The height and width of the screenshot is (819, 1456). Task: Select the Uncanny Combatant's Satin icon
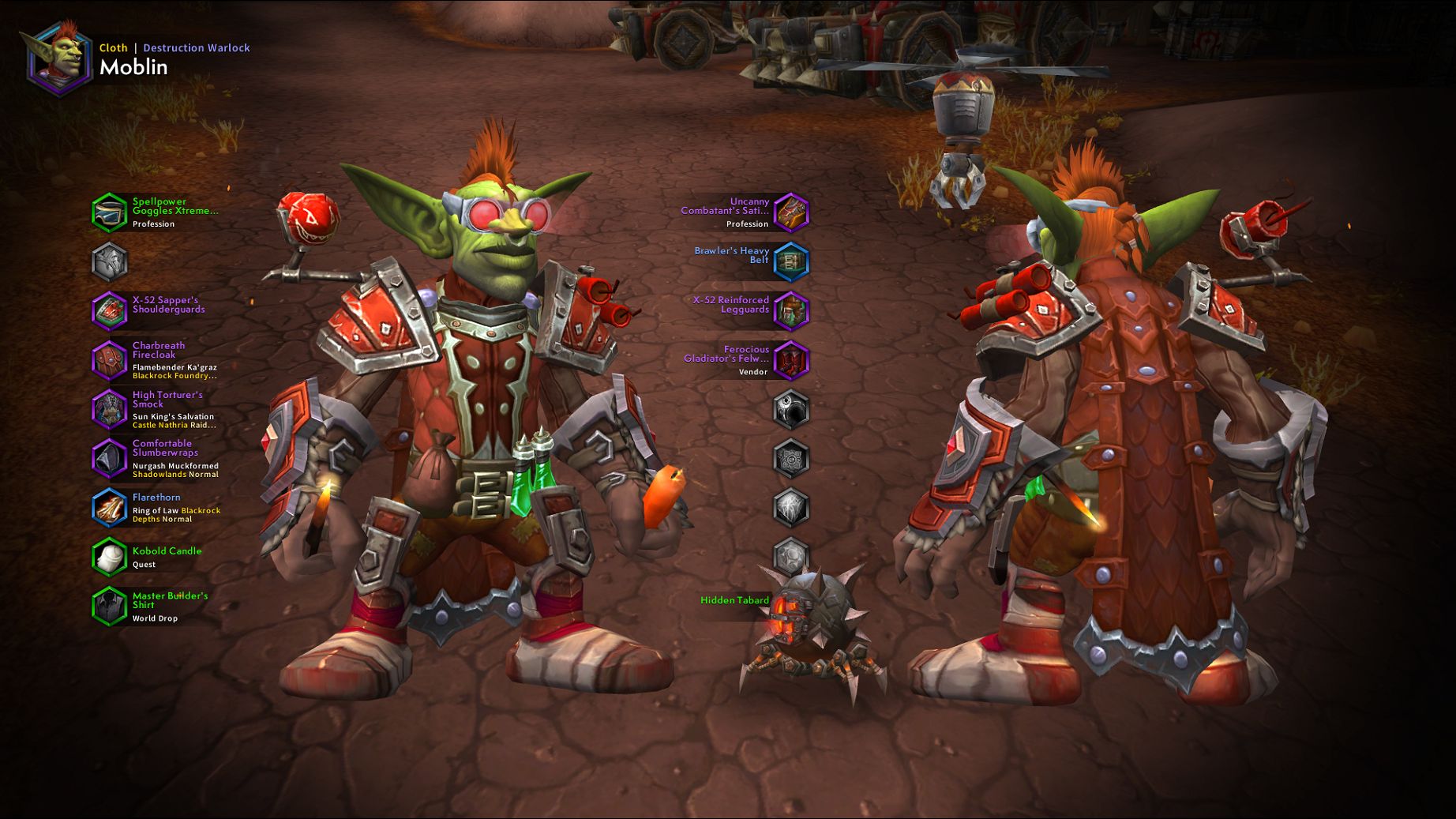click(x=792, y=210)
